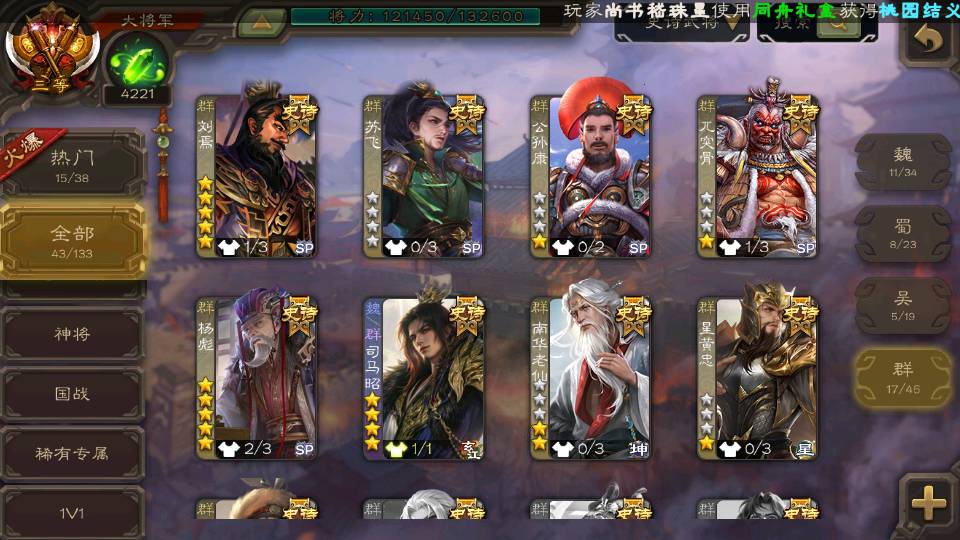
Task: Show the 全部 heroes tab
Action: coord(72,240)
